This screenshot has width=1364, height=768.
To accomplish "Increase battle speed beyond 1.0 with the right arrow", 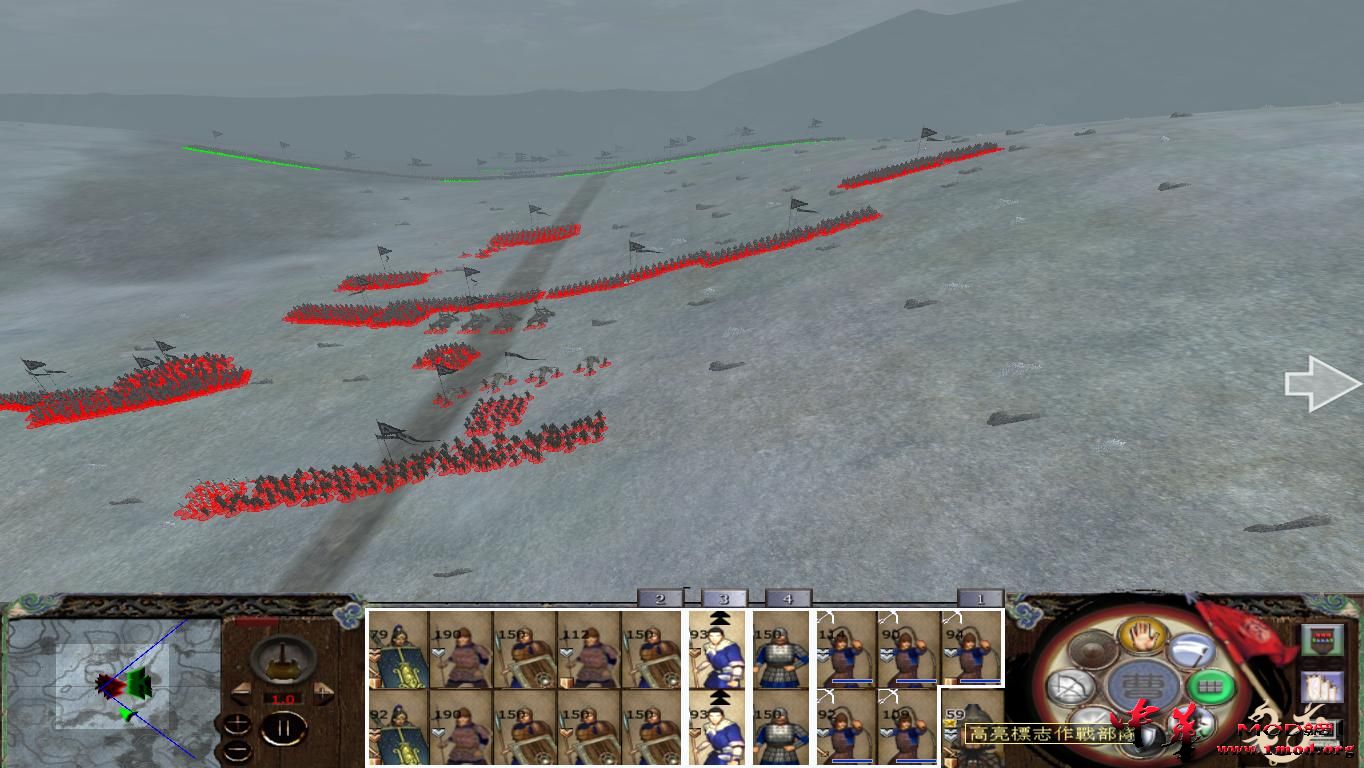I will click(322, 693).
